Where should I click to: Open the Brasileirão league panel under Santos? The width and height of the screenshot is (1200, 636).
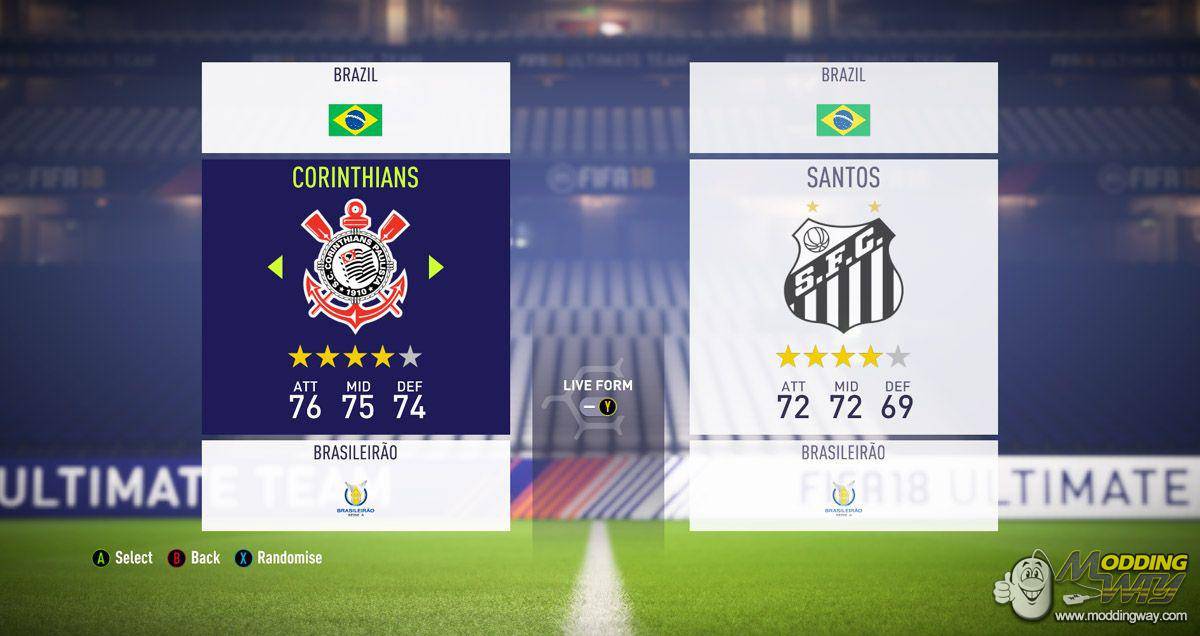tap(843, 484)
